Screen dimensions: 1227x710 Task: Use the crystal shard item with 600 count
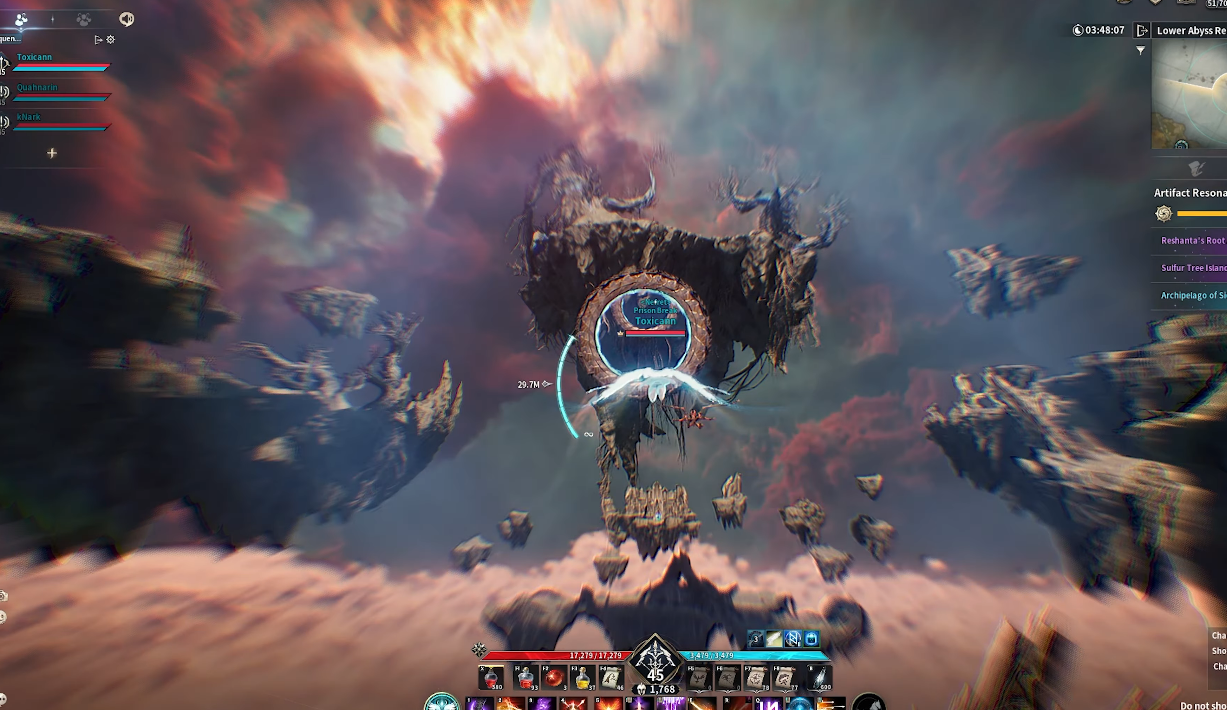click(819, 679)
